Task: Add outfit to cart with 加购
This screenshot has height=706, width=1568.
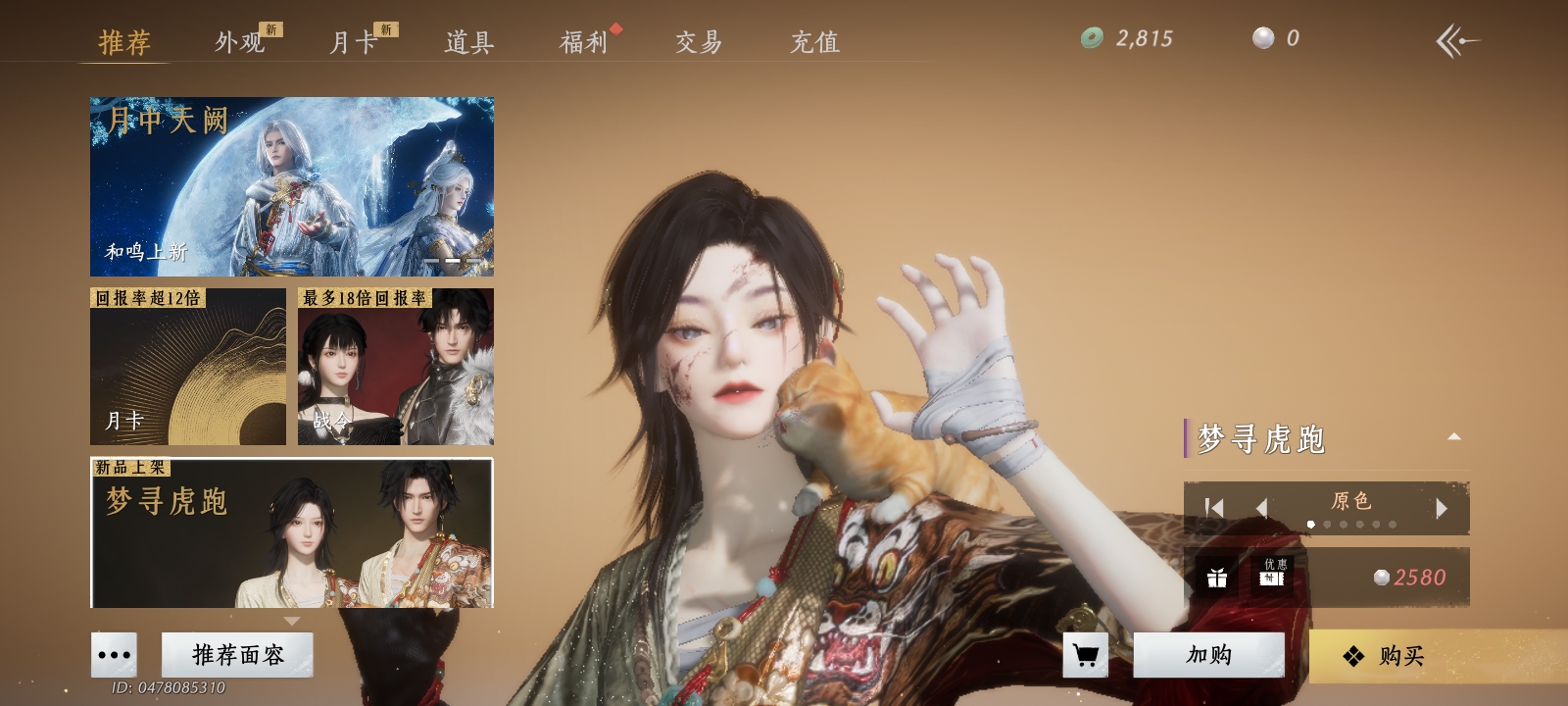Action: 1208,655
